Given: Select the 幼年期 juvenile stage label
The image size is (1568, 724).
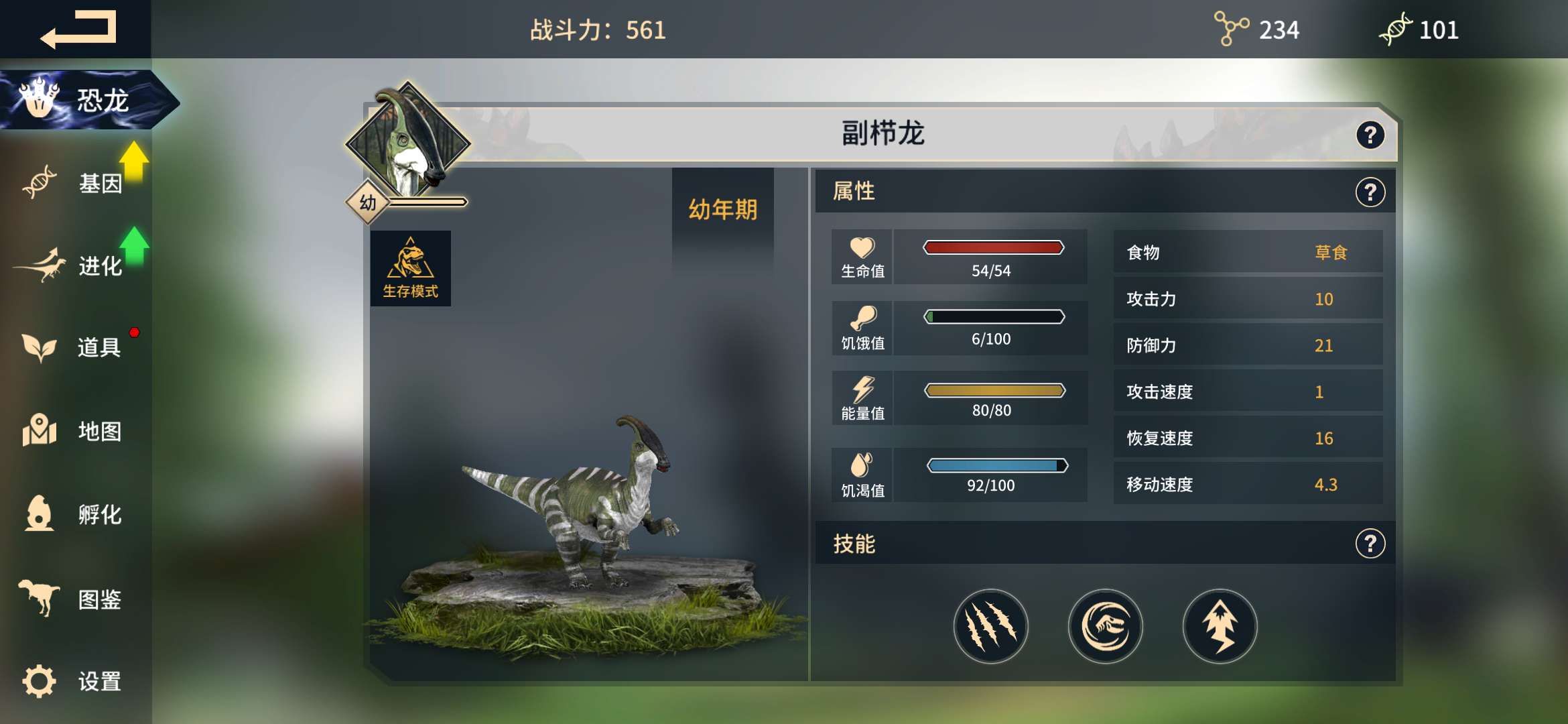Looking at the screenshot, I should coord(722,208).
